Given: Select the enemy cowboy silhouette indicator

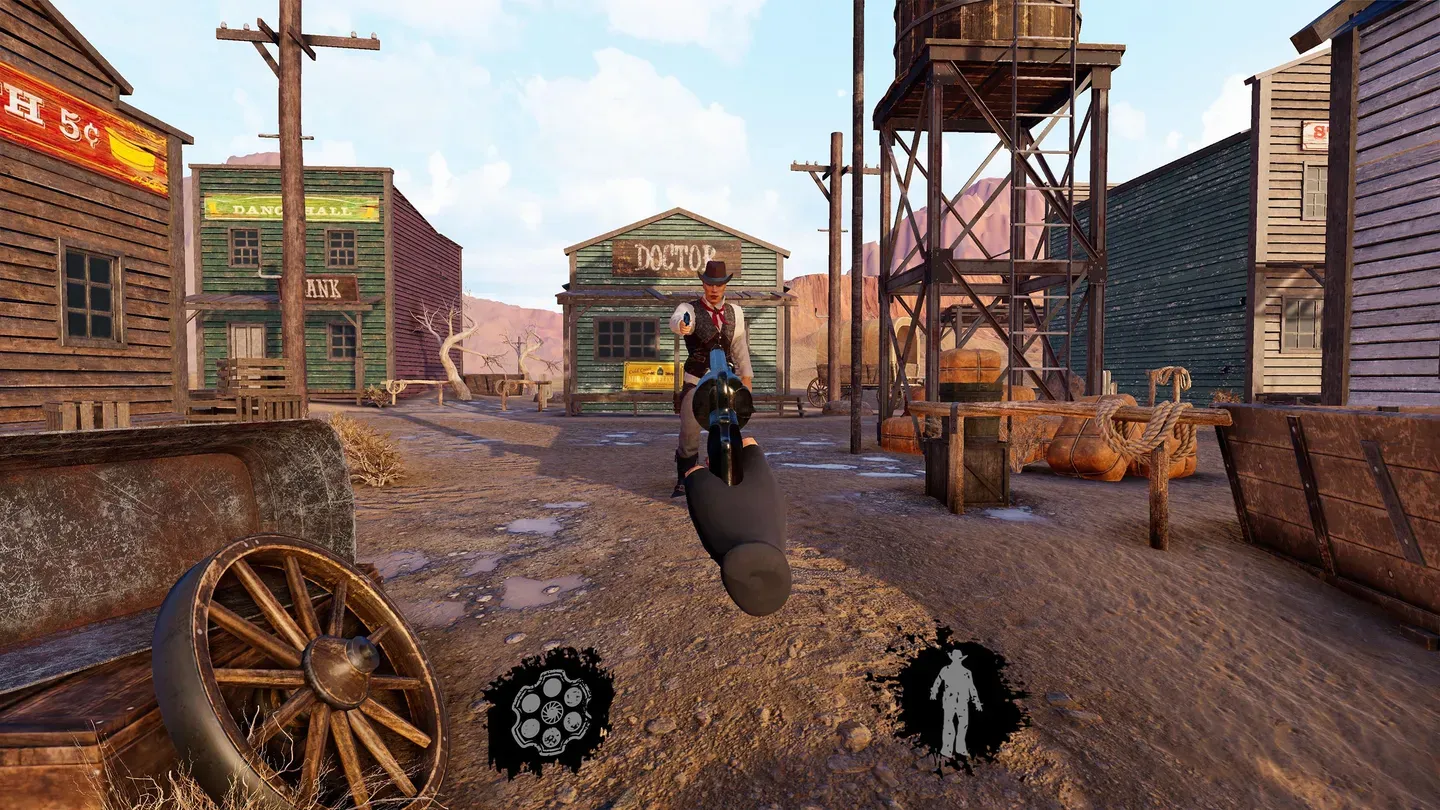Looking at the screenshot, I should point(958,700).
